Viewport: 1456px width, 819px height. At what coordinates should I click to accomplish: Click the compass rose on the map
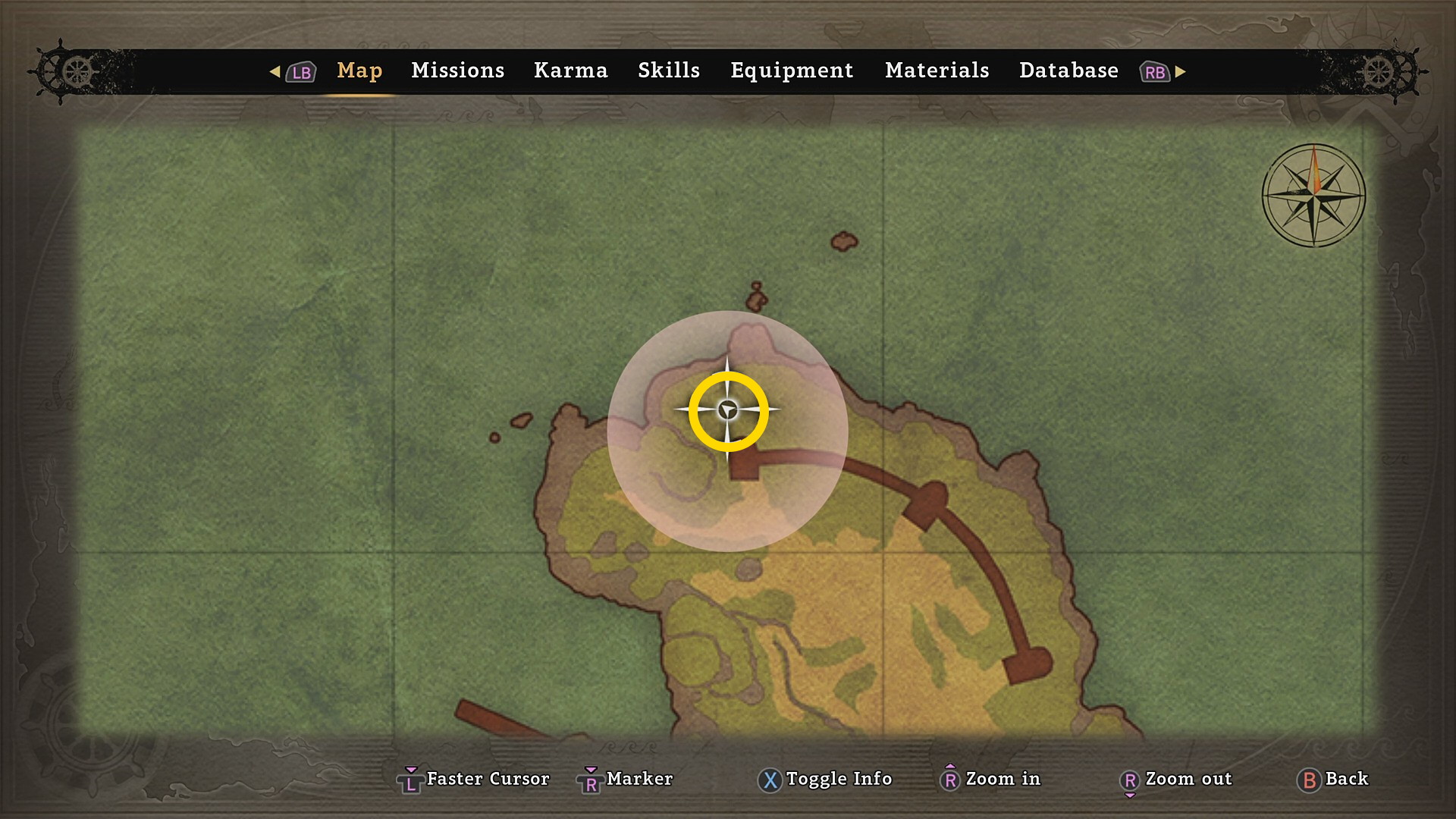click(1313, 196)
